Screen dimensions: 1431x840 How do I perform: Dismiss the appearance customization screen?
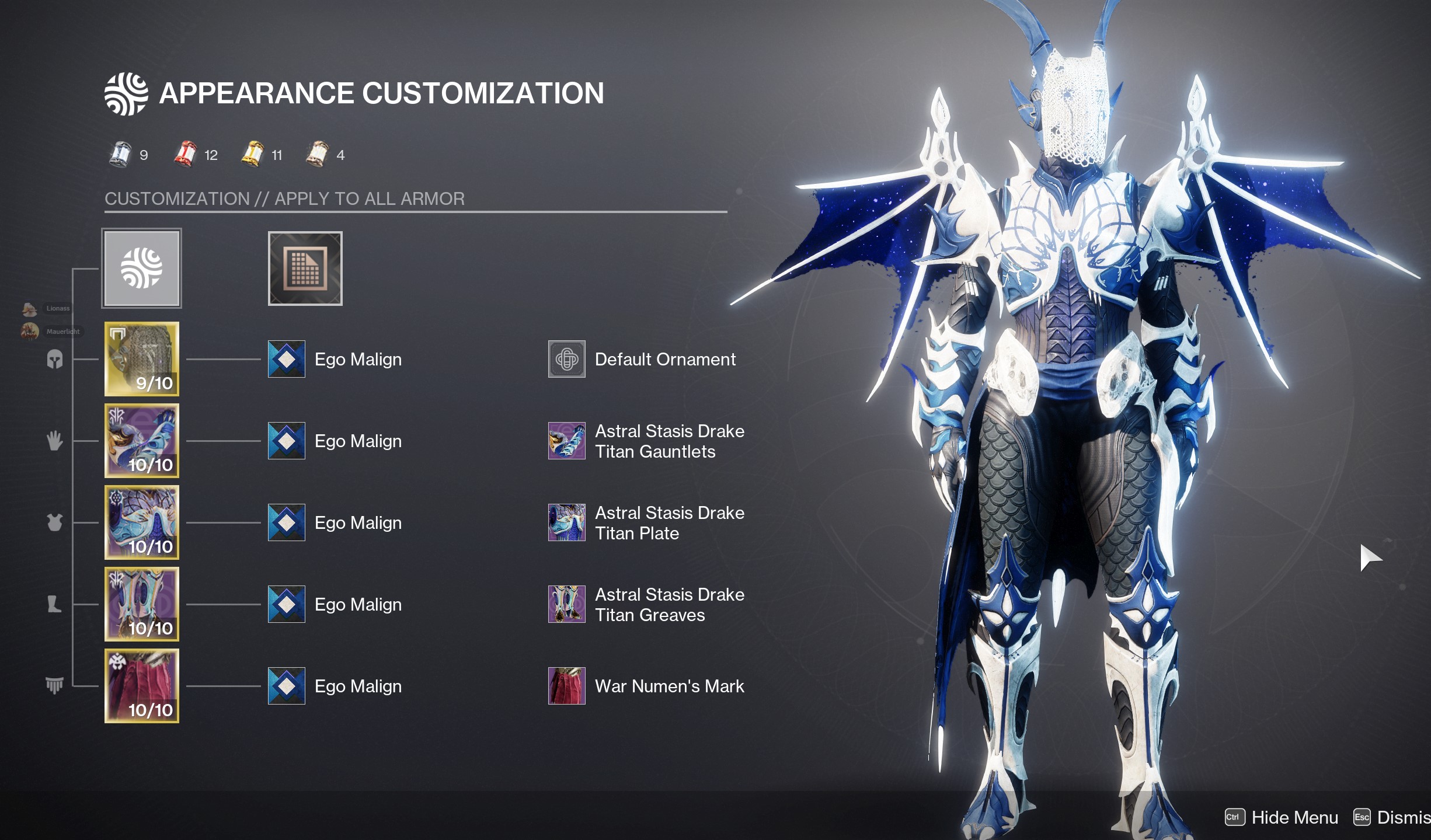point(1393,817)
